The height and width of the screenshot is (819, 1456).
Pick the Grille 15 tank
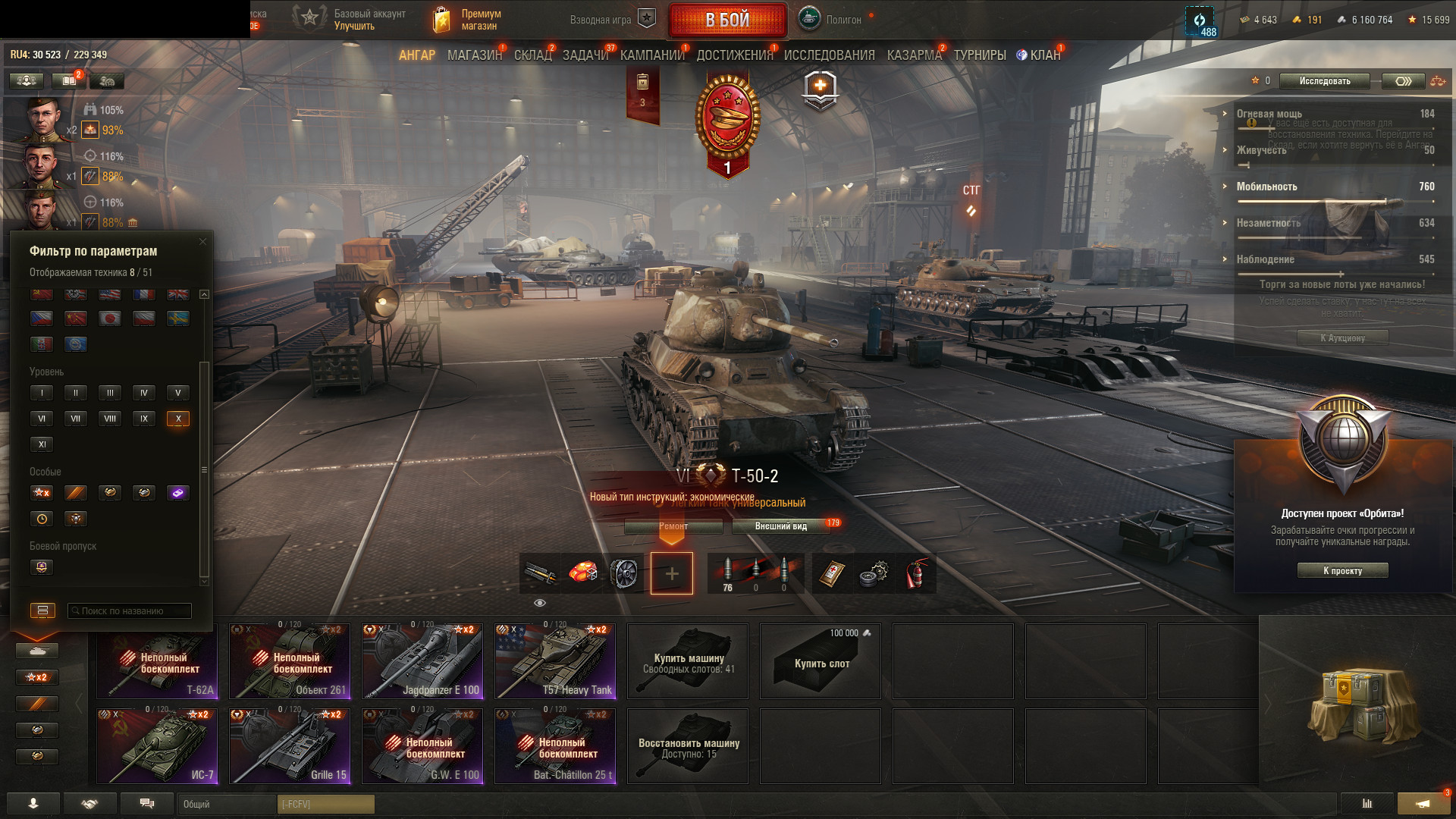click(x=290, y=746)
